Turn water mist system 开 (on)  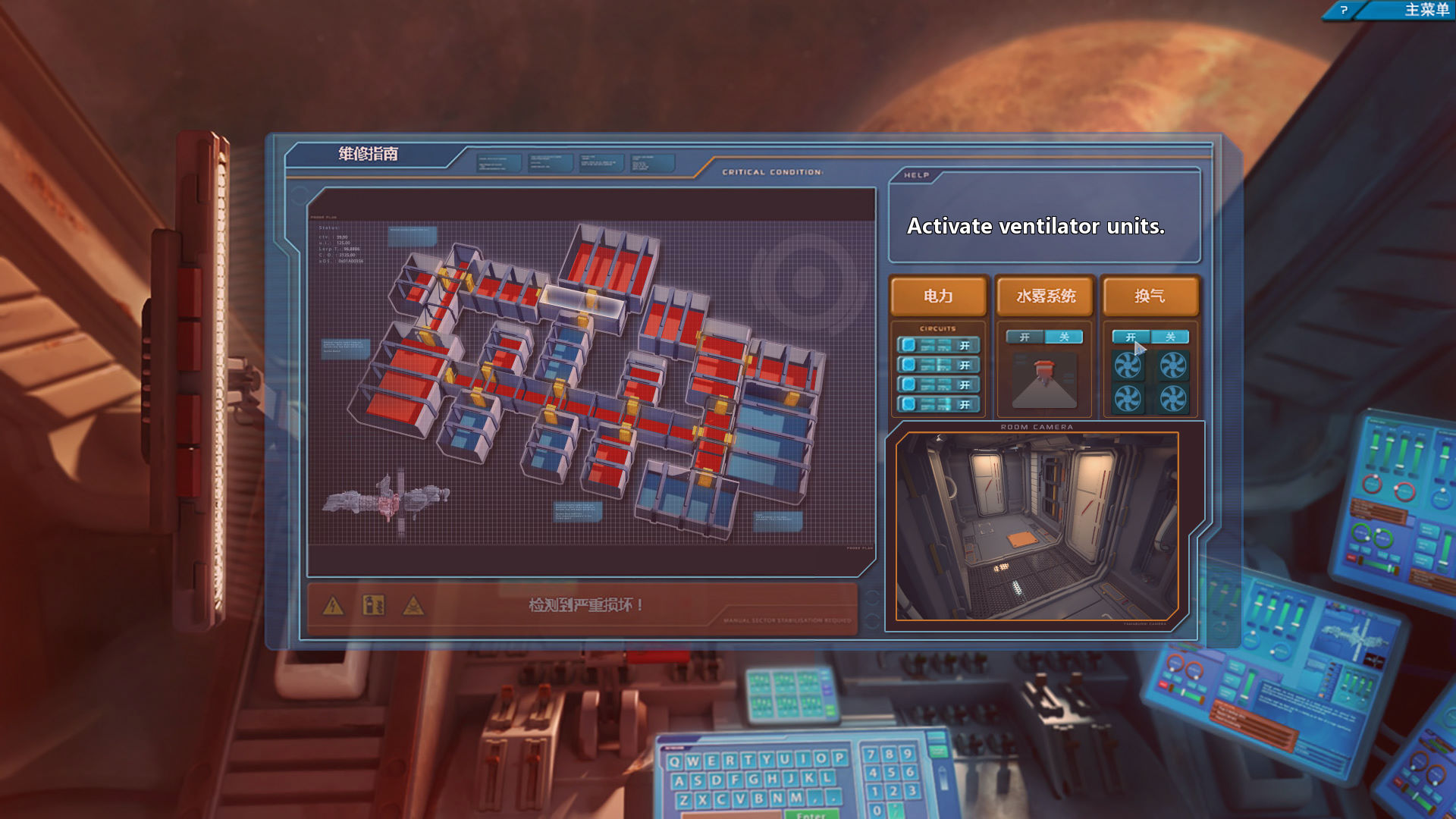tap(1025, 337)
